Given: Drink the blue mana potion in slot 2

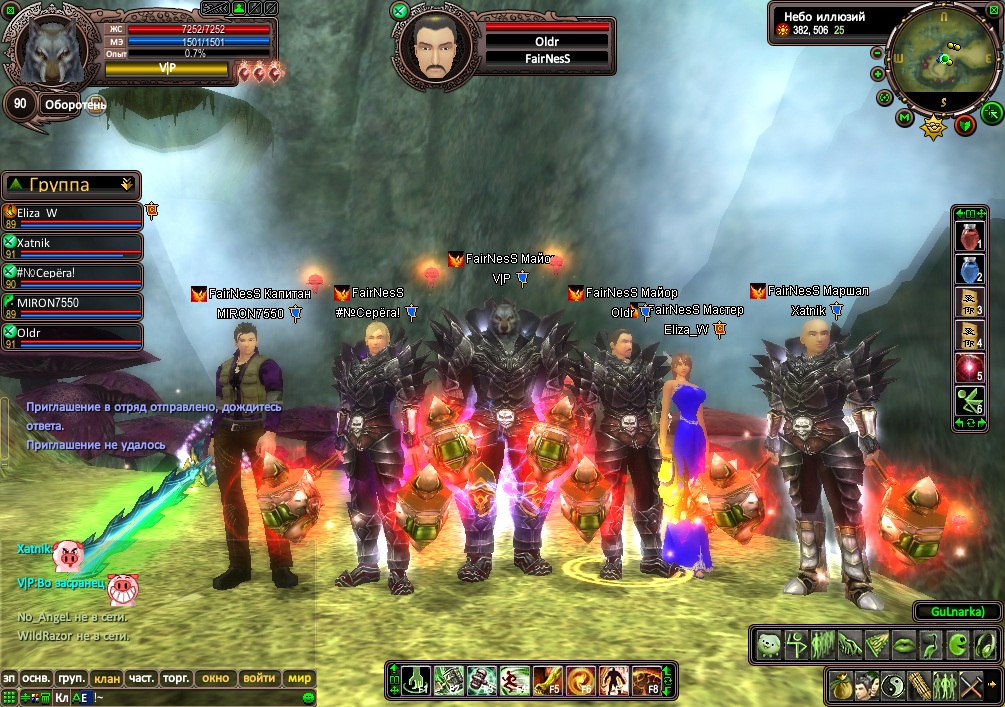Looking at the screenshot, I should [x=969, y=269].
